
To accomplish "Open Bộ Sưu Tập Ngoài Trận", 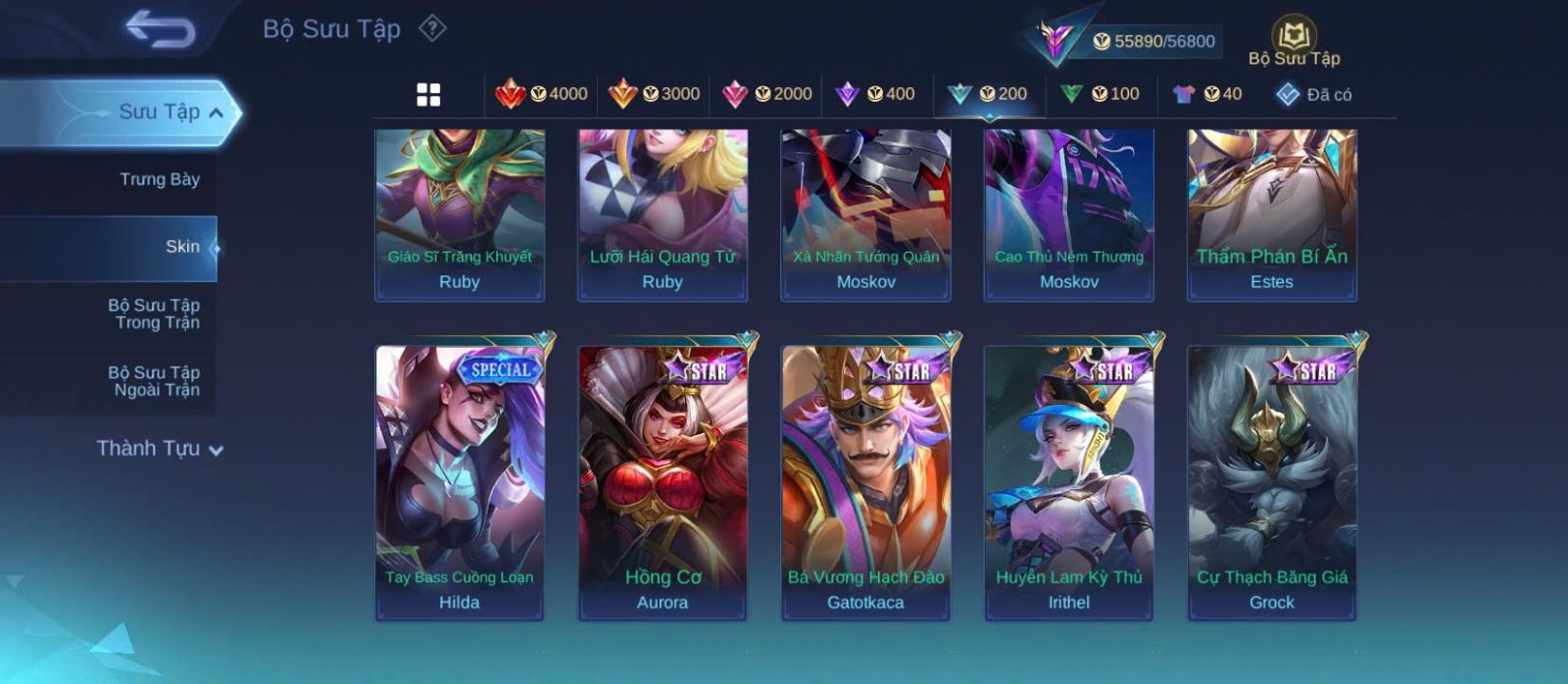I will point(154,381).
